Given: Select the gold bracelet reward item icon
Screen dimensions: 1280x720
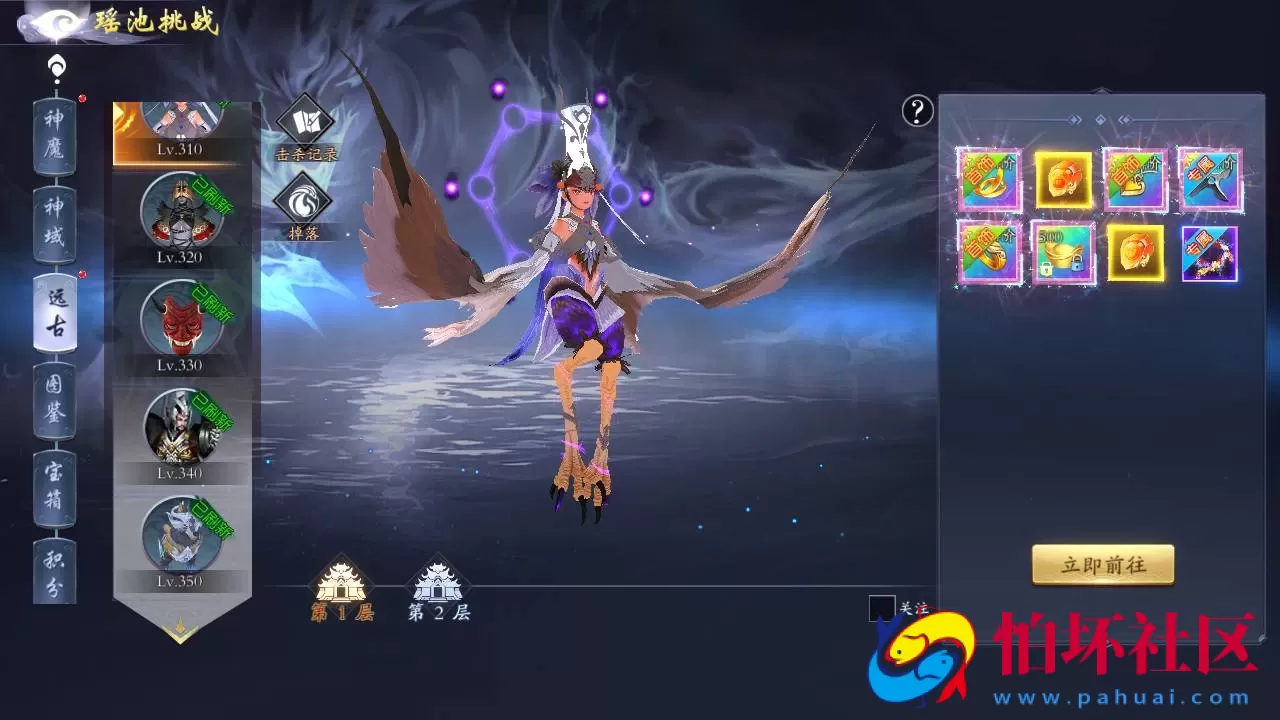Looking at the screenshot, I should click(x=989, y=181).
